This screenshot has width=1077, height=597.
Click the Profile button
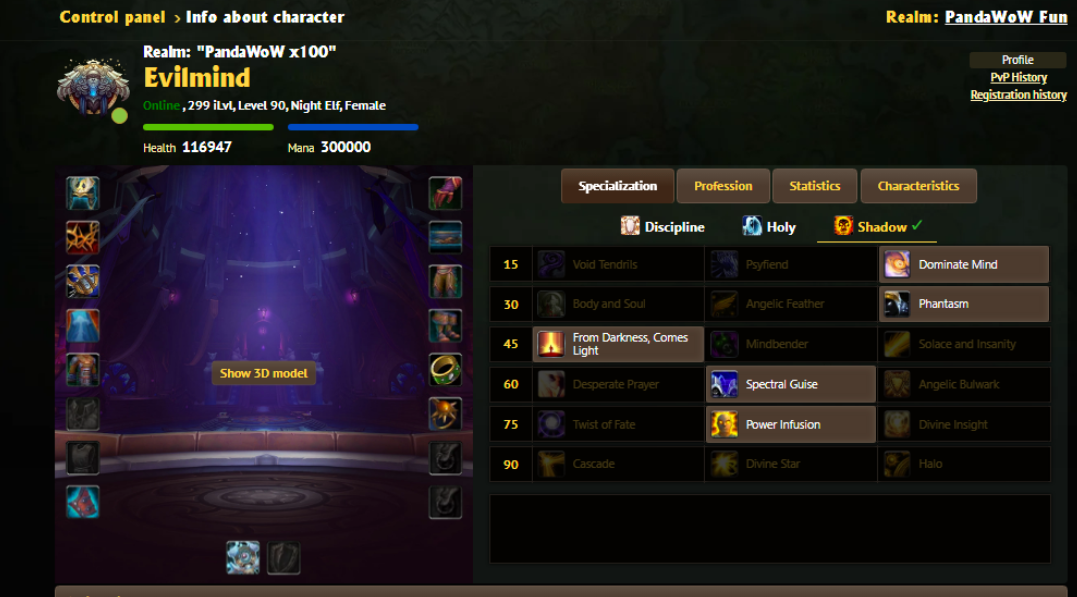coord(1017,60)
